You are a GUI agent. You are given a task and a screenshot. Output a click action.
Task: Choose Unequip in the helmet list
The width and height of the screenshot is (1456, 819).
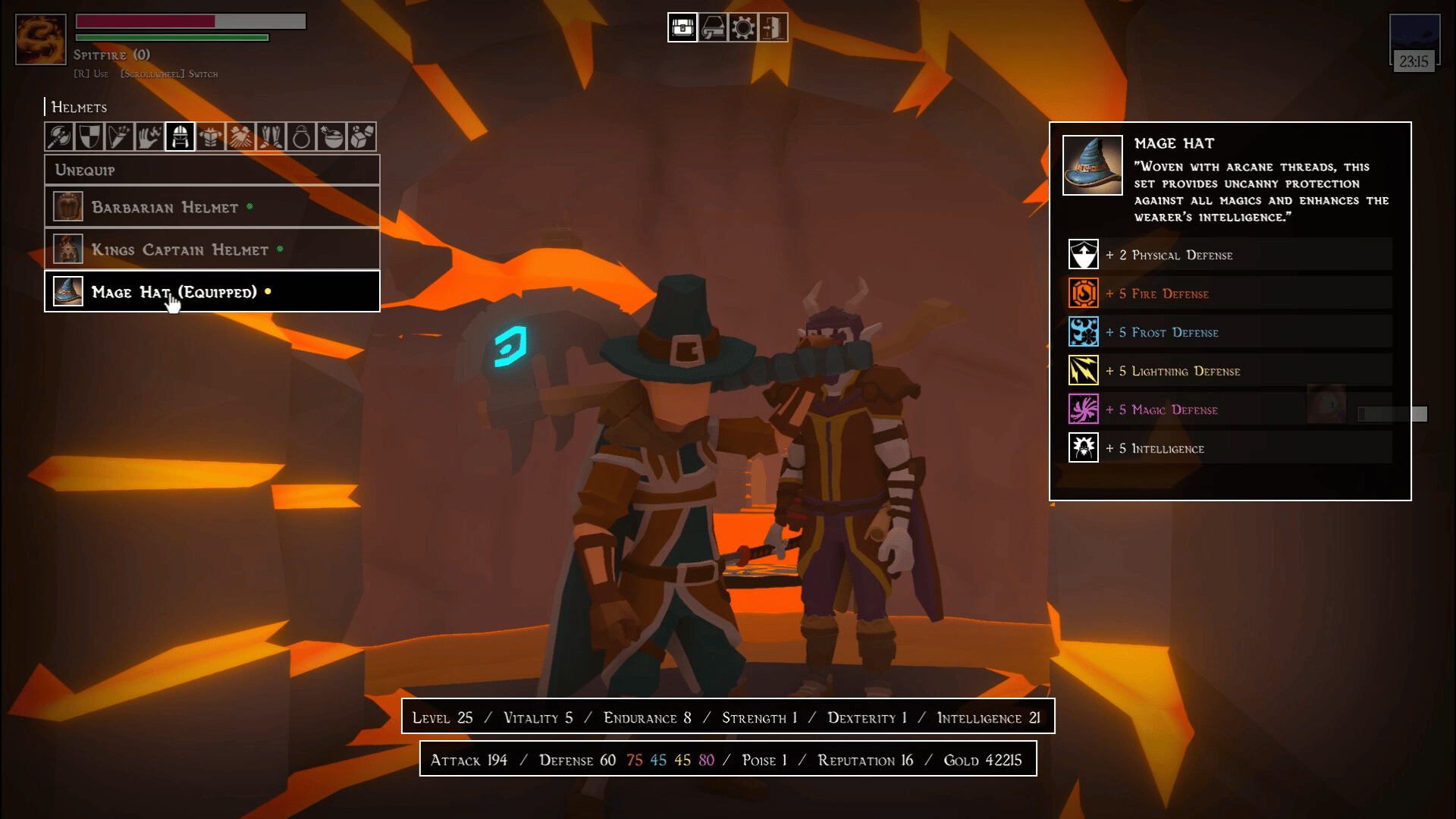212,170
